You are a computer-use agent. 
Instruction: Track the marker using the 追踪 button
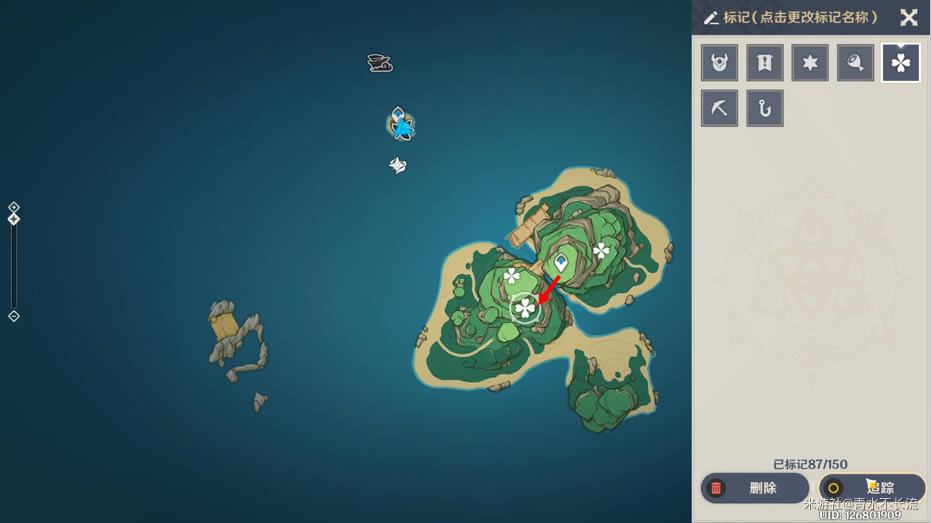[871, 488]
